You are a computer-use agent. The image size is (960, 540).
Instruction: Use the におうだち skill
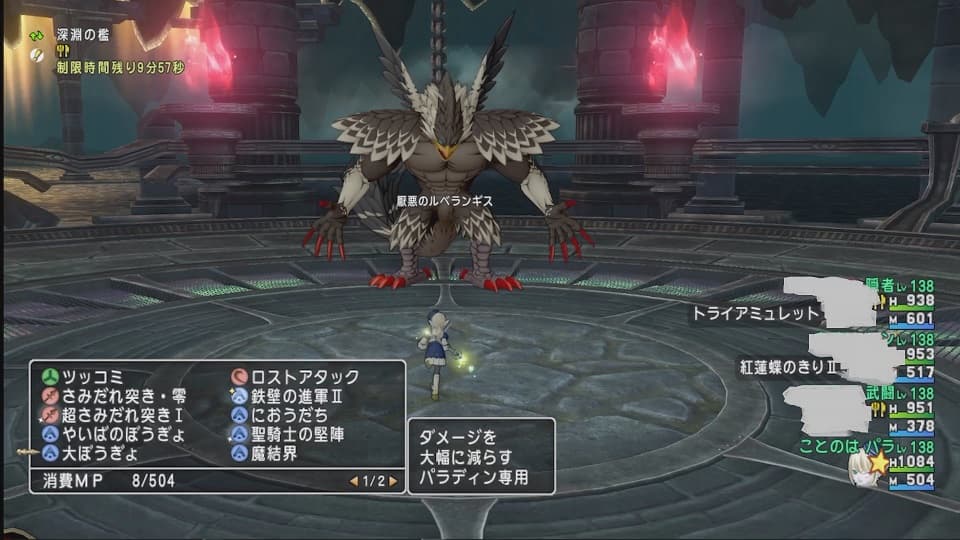(290, 415)
